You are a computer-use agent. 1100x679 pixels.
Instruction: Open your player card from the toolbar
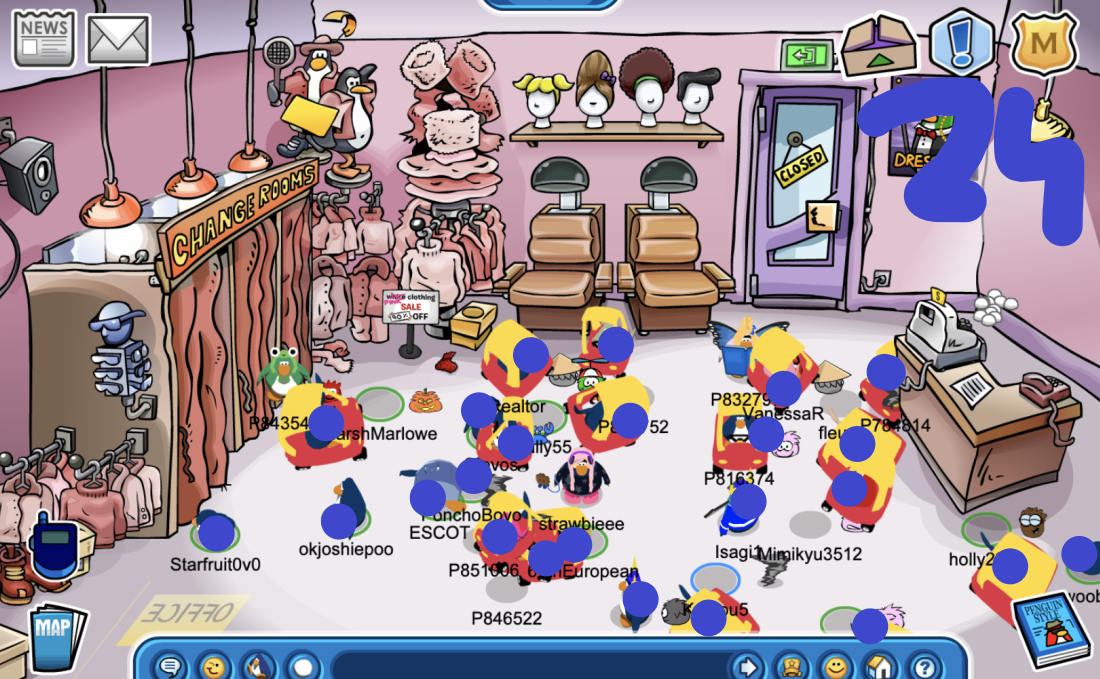click(792, 665)
